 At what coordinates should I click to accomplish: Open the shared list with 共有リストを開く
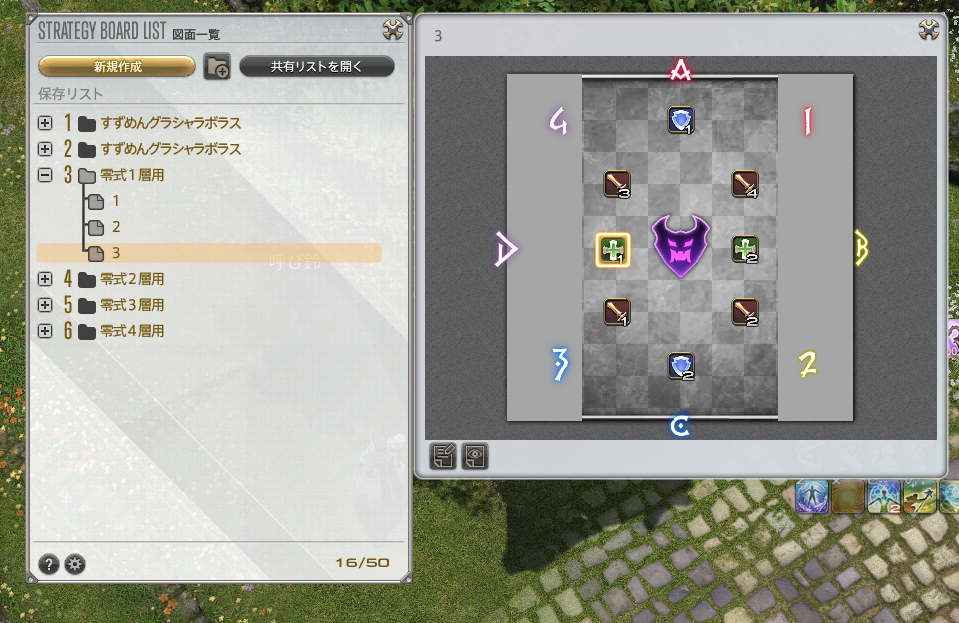[x=316, y=67]
